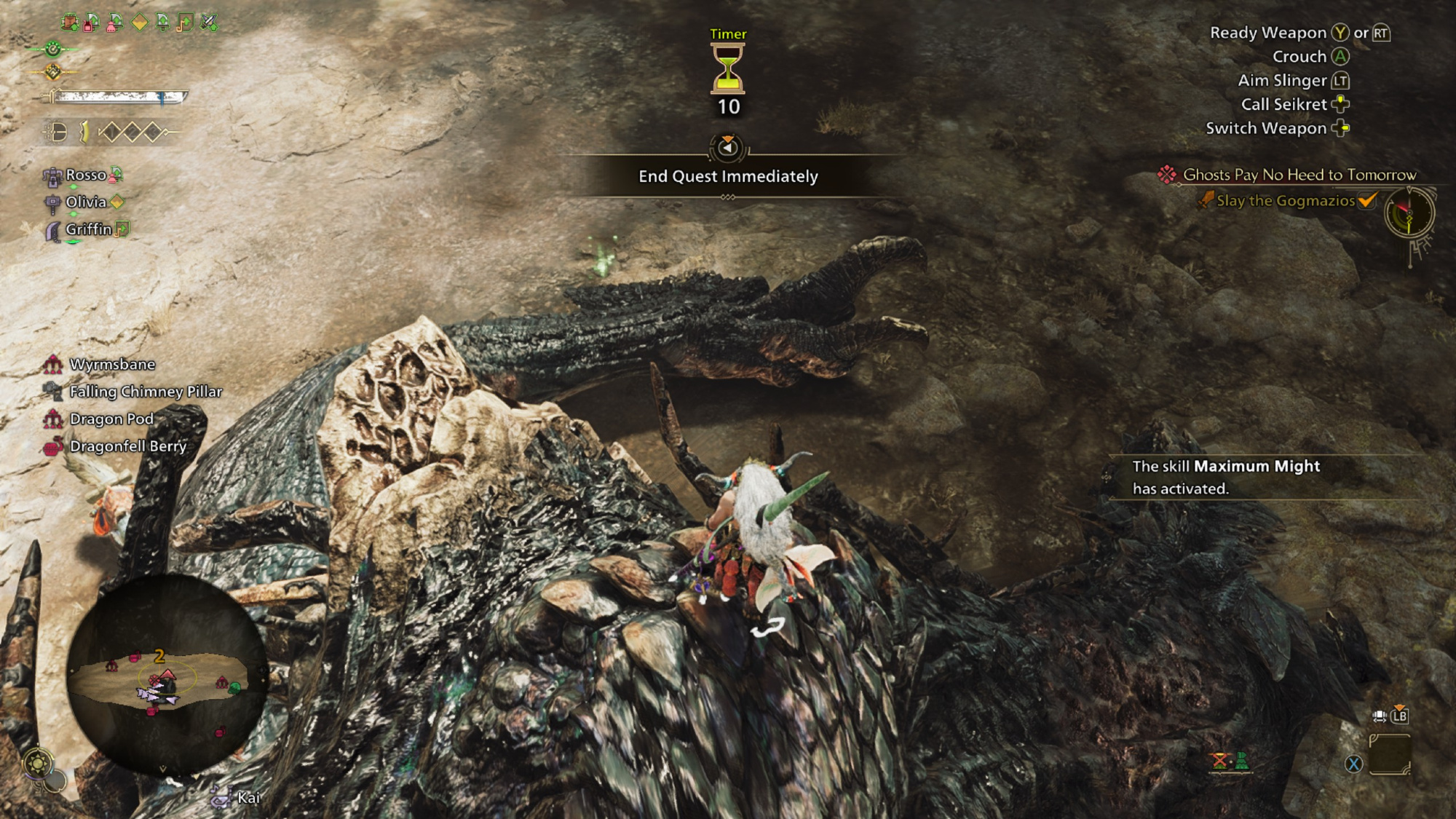Screen dimensions: 1456x819
Task: Select party member Rosso
Action: pos(85,175)
